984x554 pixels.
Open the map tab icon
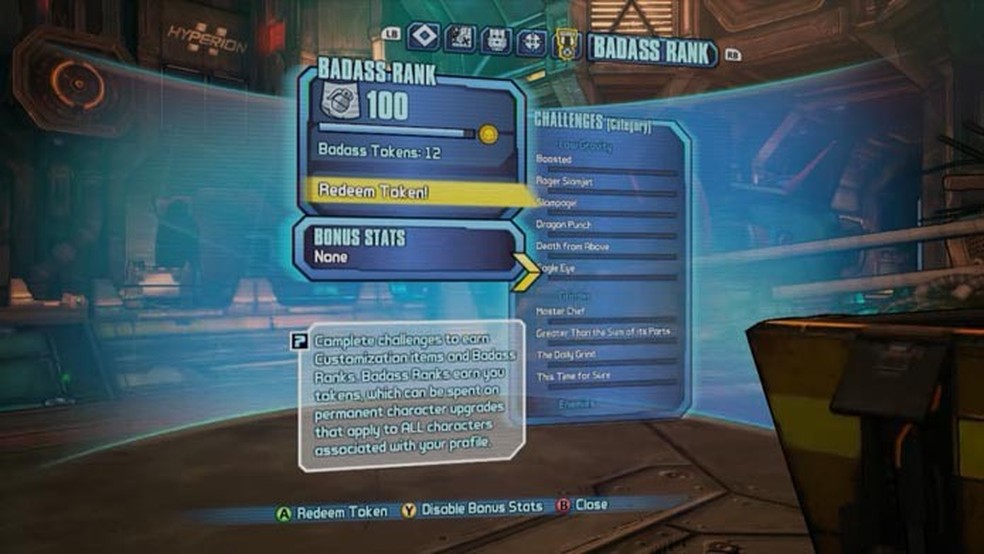coord(461,40)
